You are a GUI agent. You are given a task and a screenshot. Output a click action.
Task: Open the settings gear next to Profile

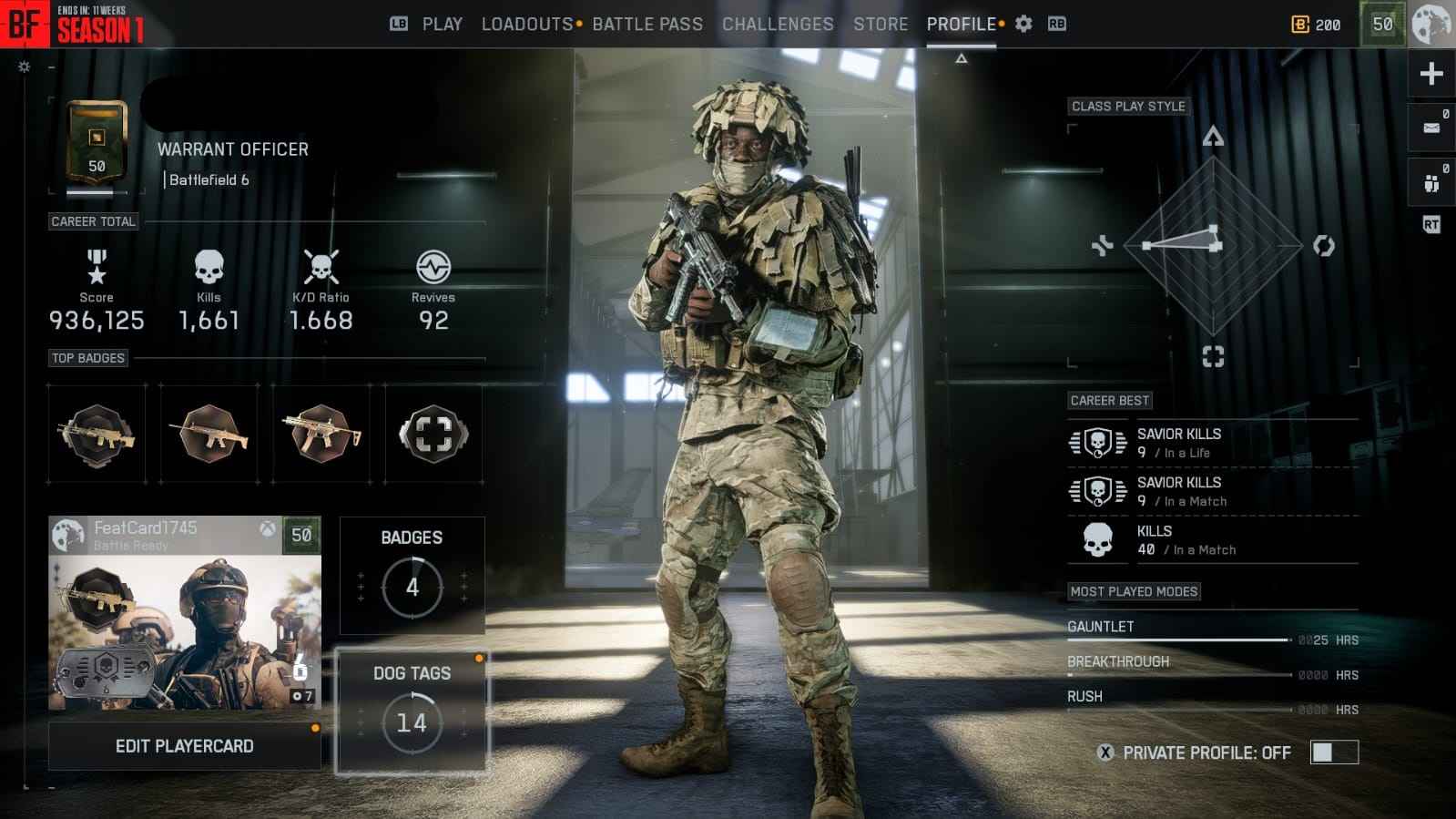pos(1022,24)
